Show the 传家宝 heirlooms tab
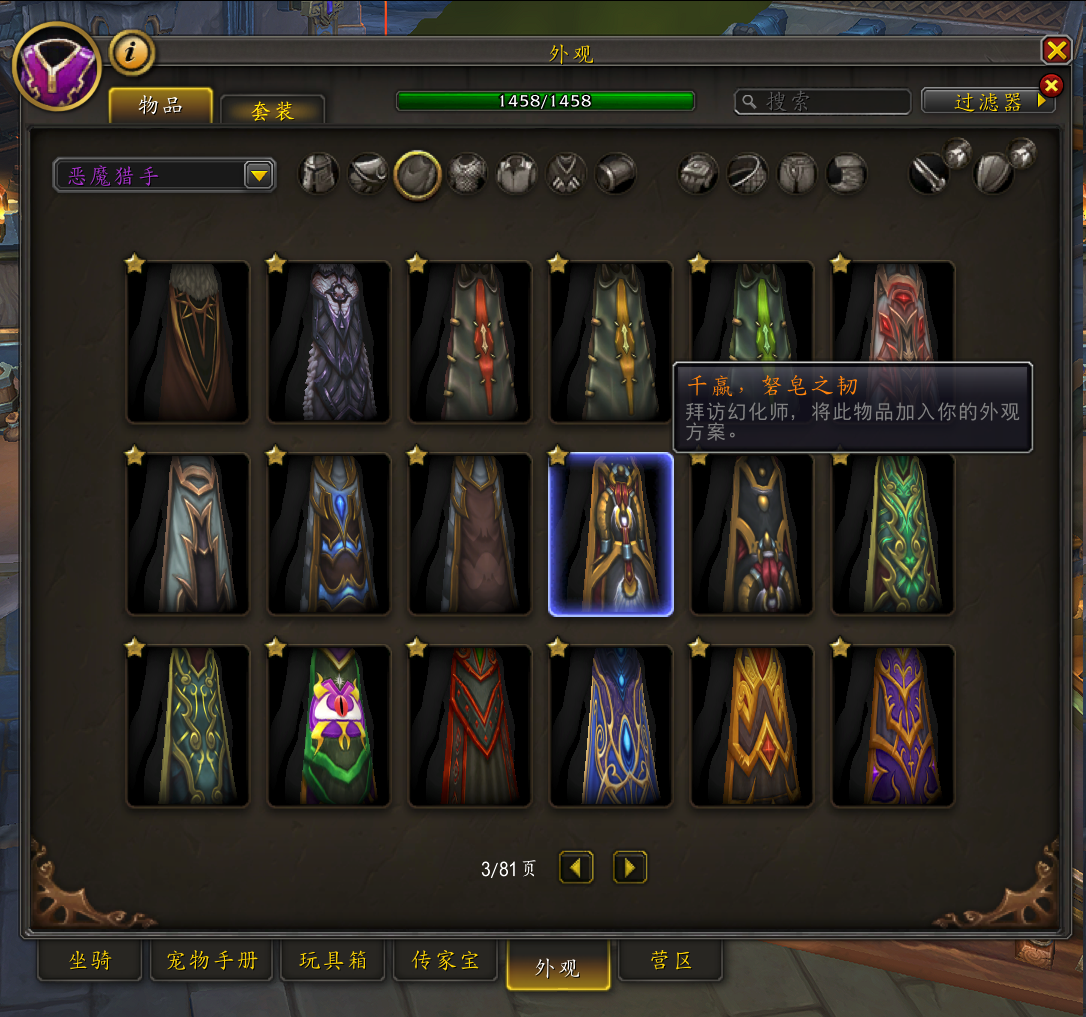 coord(446,961)
